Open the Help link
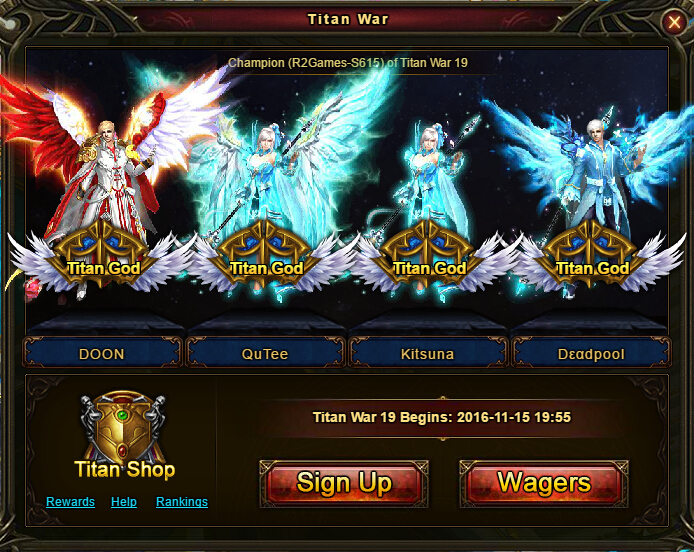This screenshot has height=552, width=694. pyautogui.click(x=124, y=502)
